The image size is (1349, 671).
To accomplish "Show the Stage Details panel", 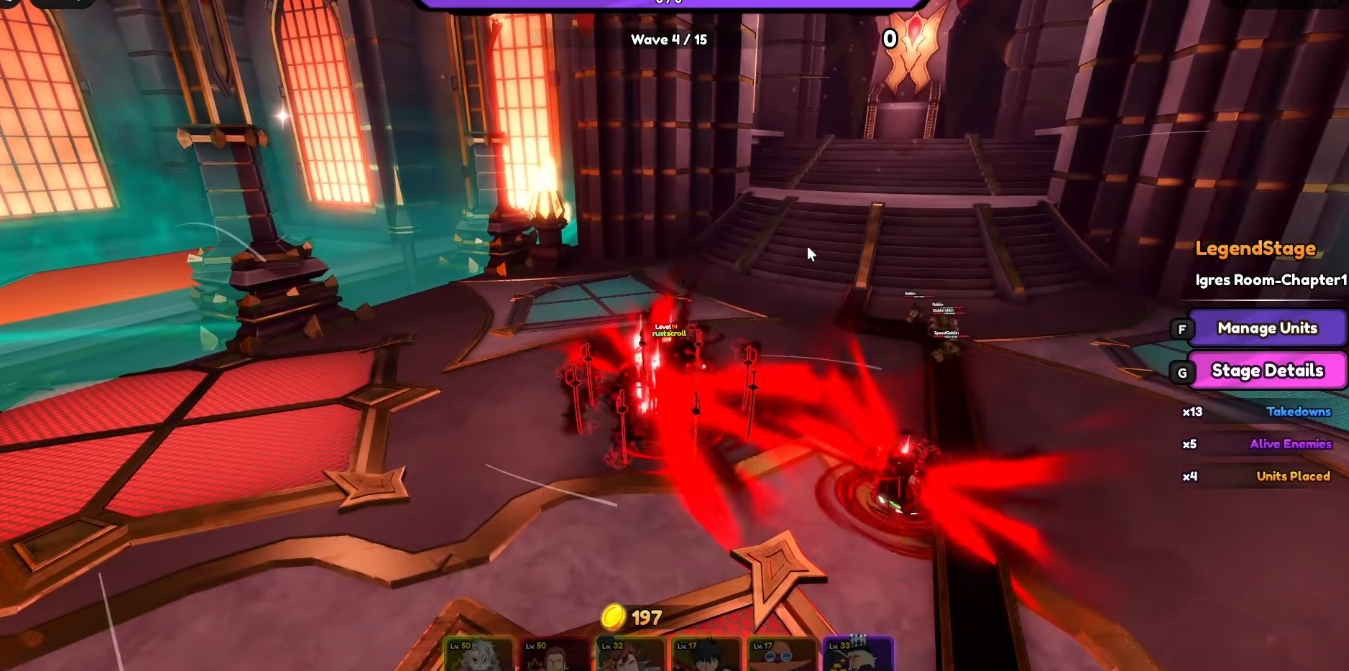I will coord(1266,371).
